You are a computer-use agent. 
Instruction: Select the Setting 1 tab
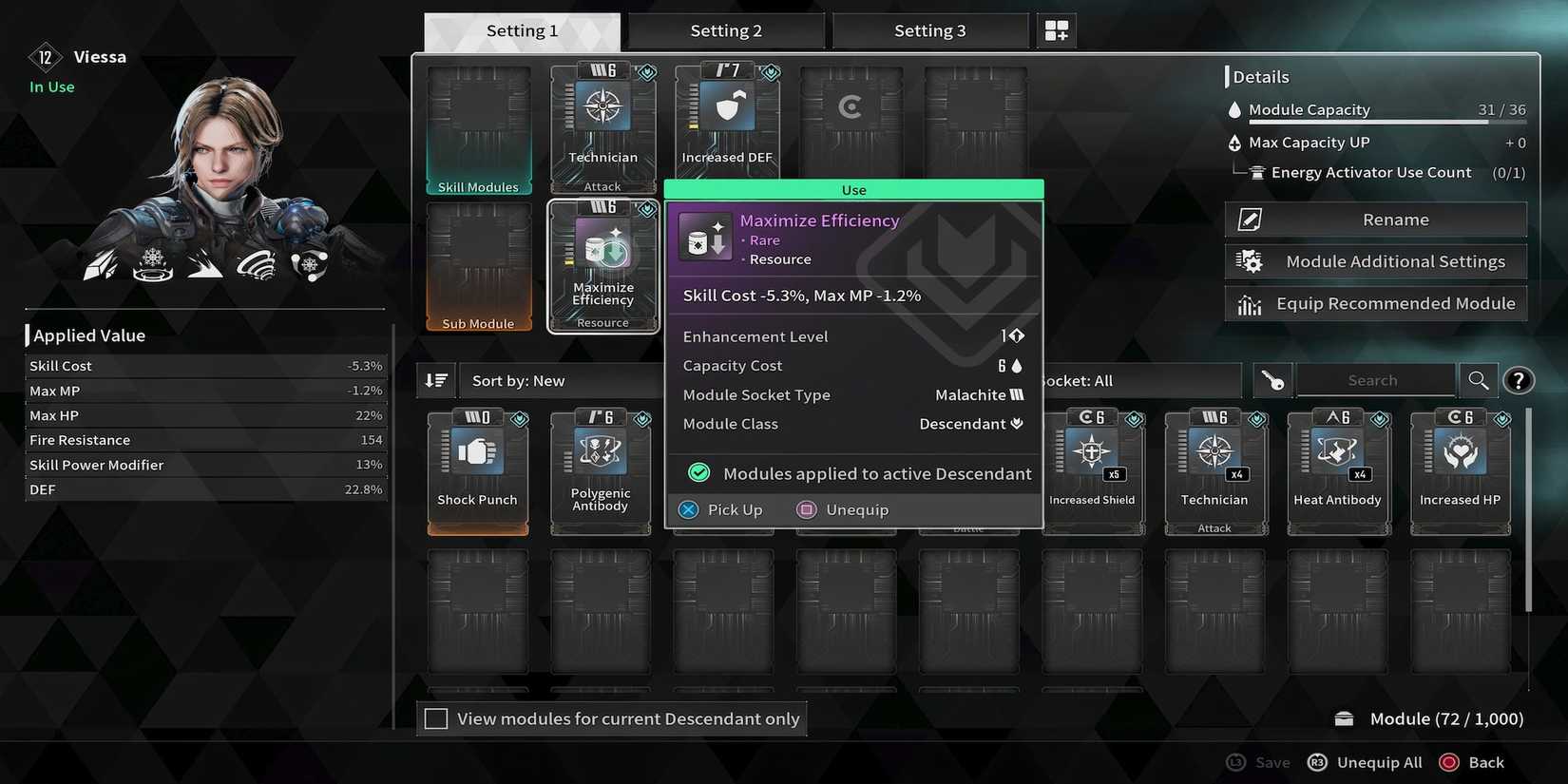522,29
